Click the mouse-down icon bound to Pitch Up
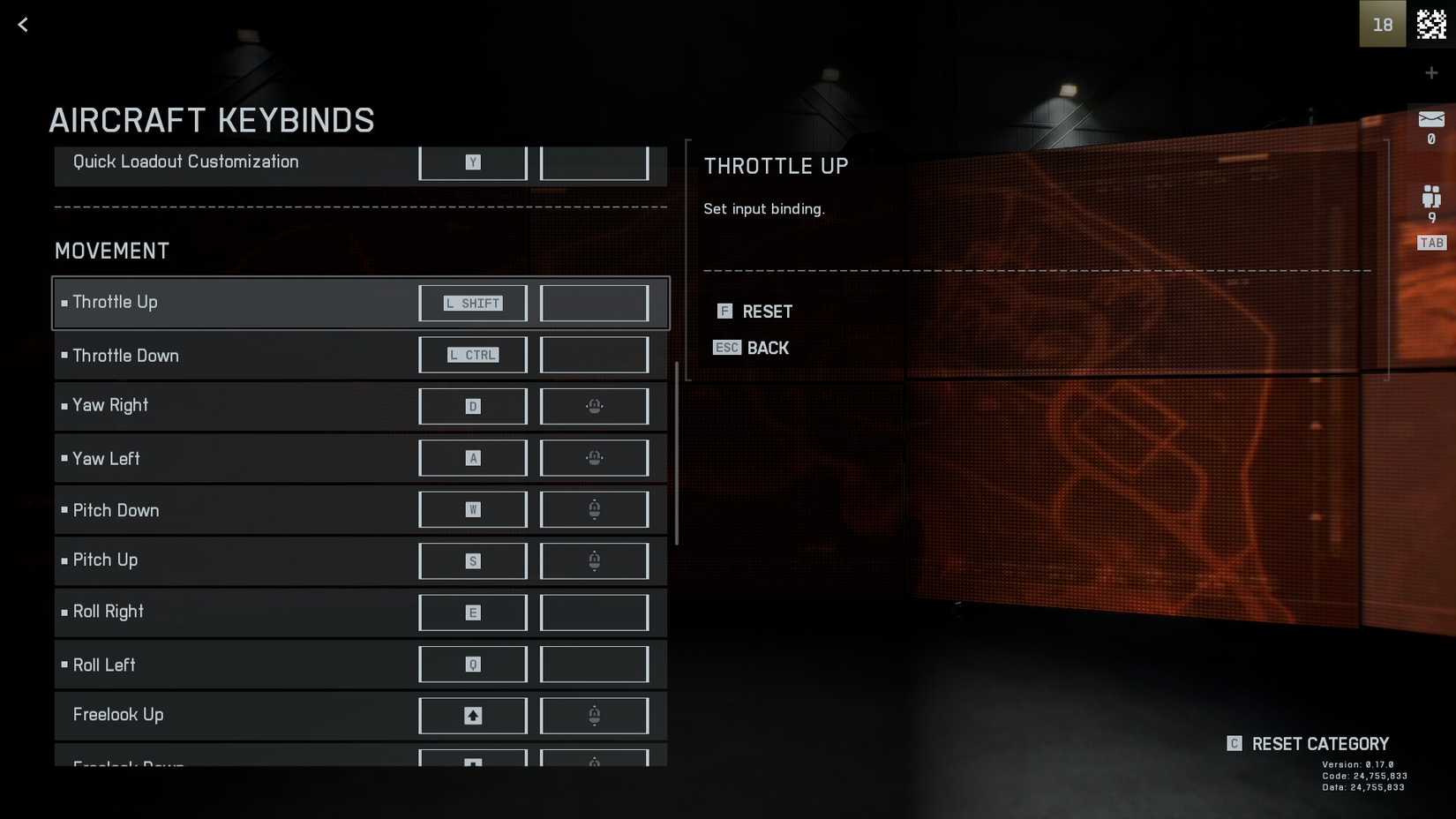The width and height of the screenshot is (1456, 819). (x=594, y=560)
